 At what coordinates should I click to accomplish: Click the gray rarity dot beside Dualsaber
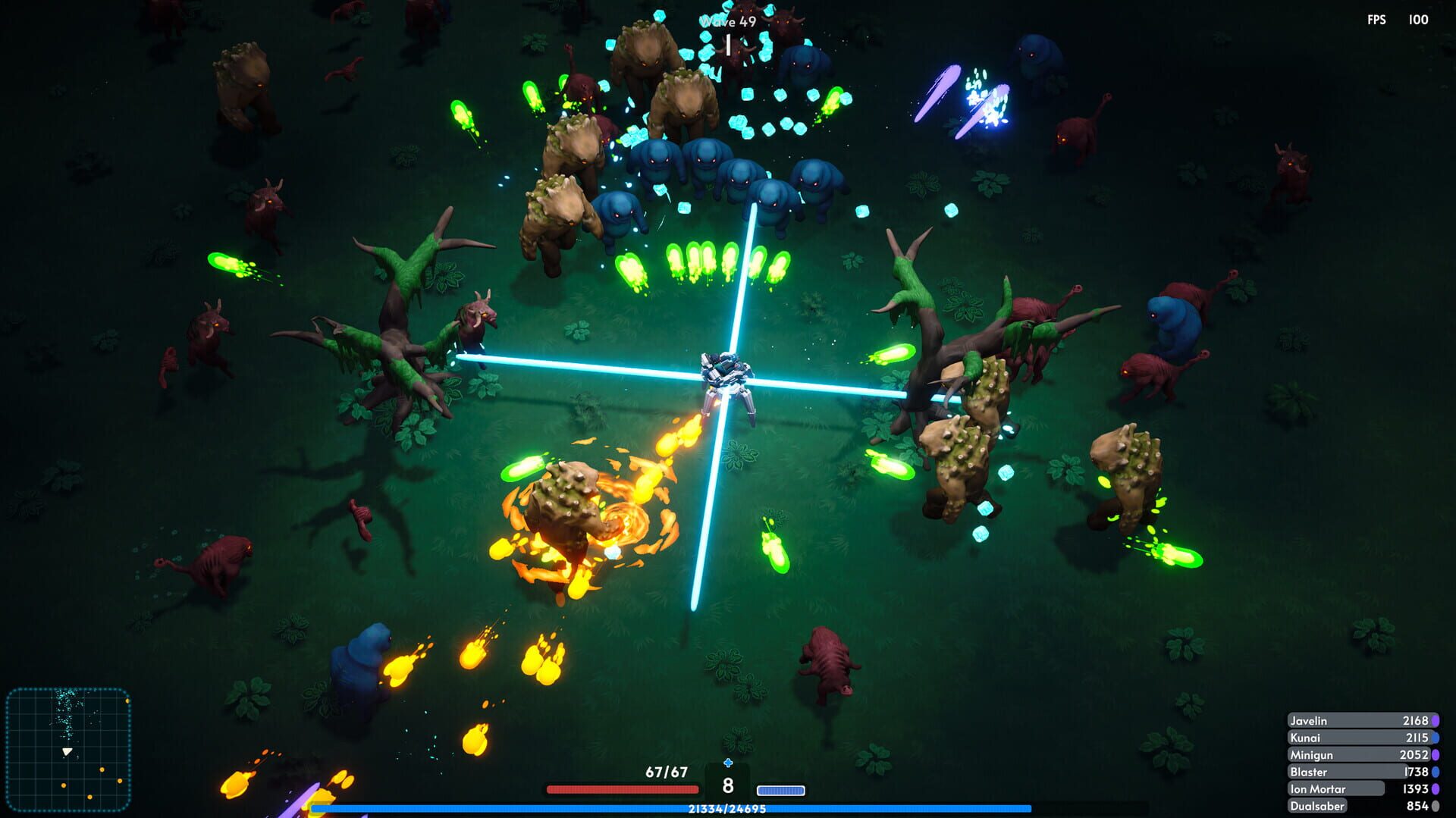coord(1436,805)
